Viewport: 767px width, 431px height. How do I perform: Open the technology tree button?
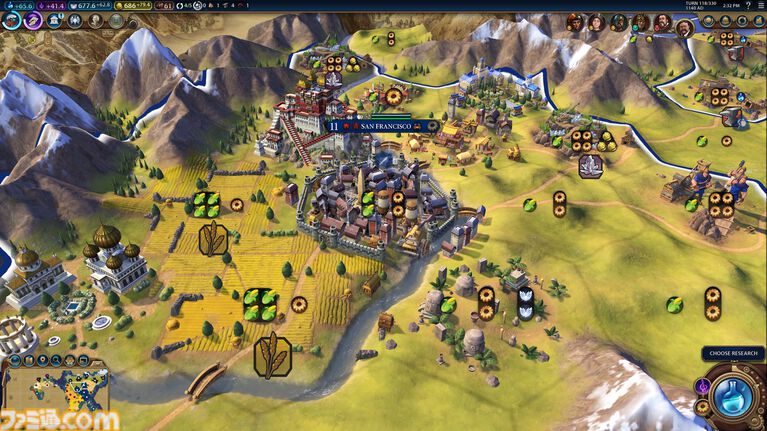[x=11, y=19]
